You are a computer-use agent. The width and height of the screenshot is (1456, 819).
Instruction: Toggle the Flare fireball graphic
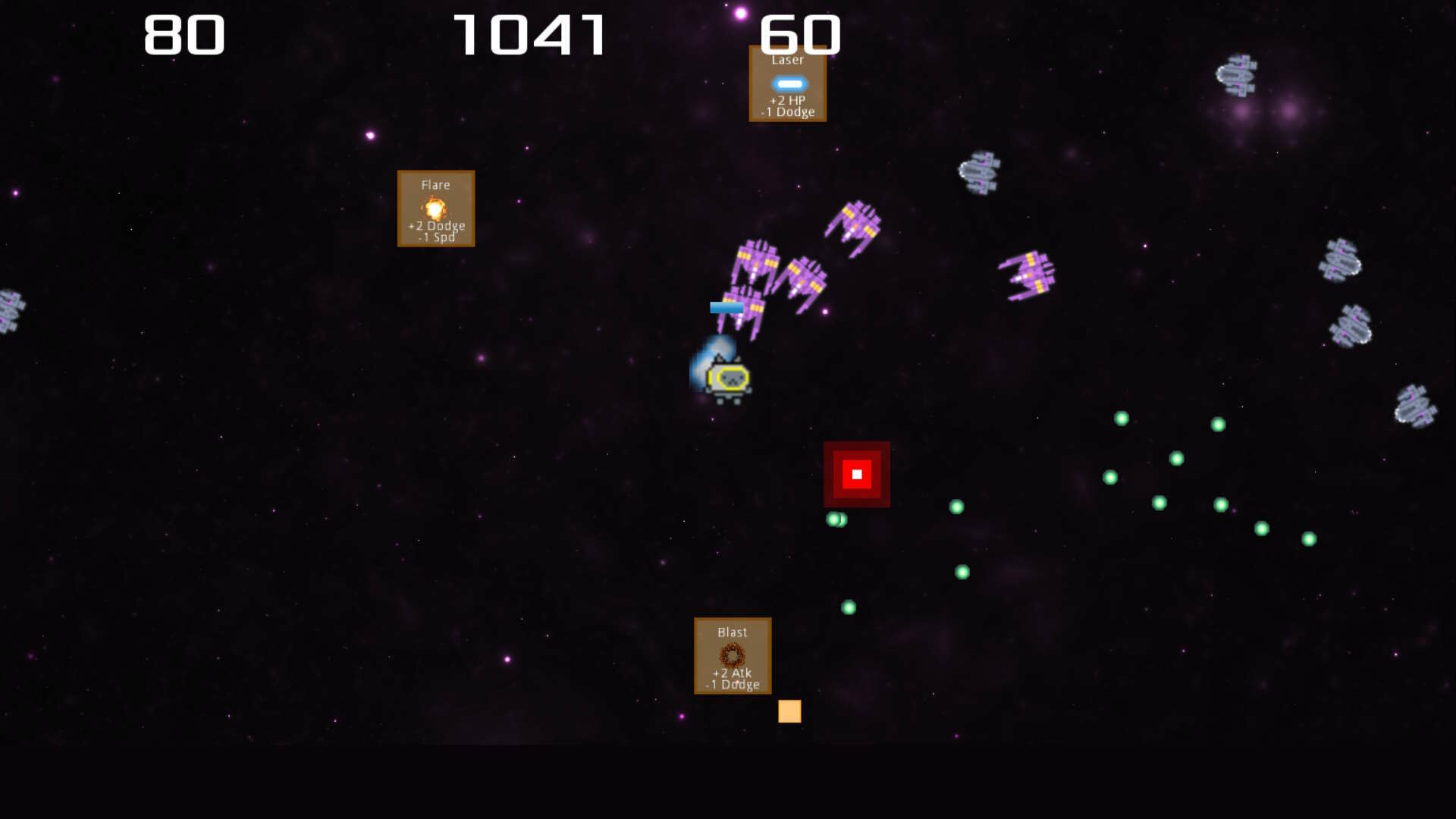click(x=435, y=208)
